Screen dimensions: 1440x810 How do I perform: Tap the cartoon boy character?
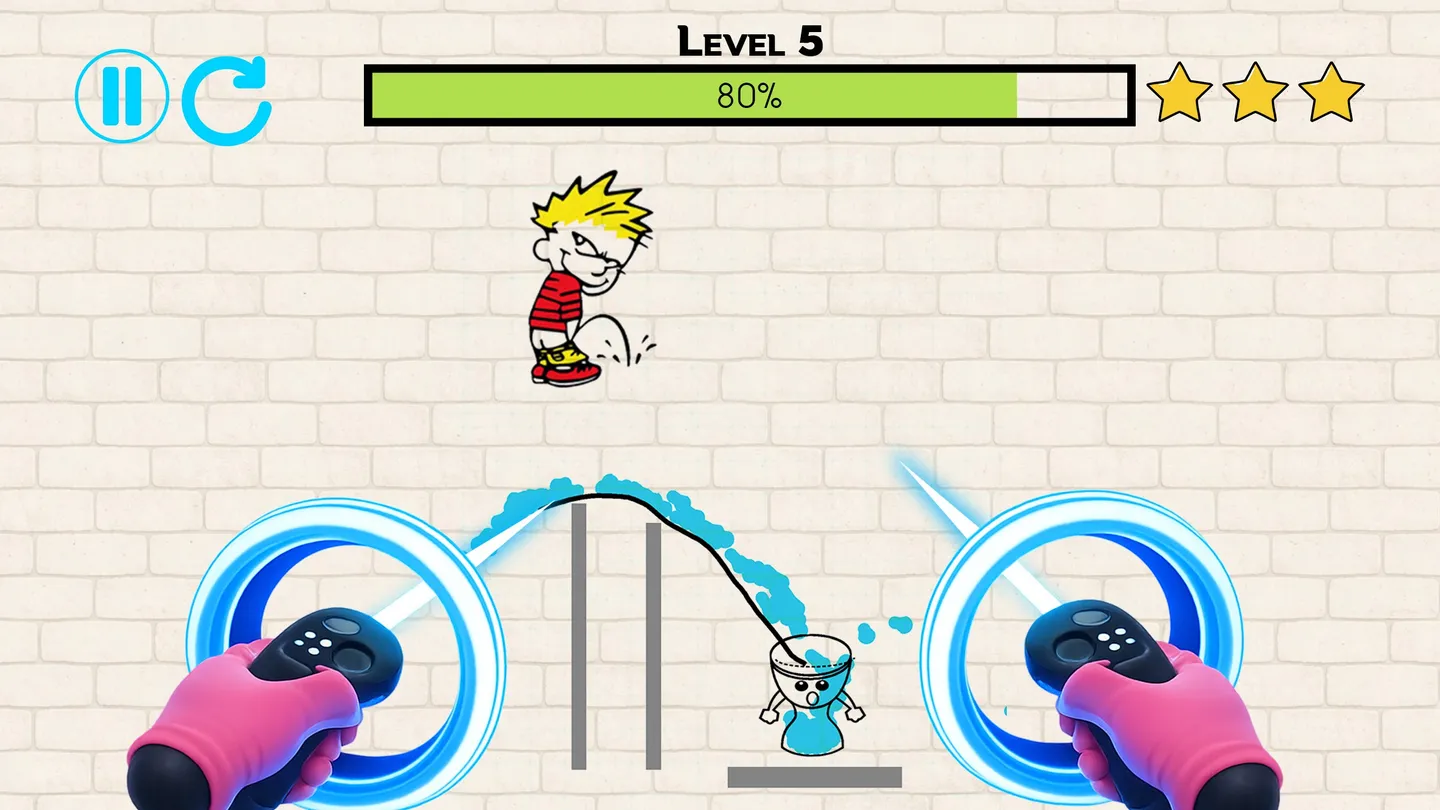pyautogui.click(x=580, y=280)
